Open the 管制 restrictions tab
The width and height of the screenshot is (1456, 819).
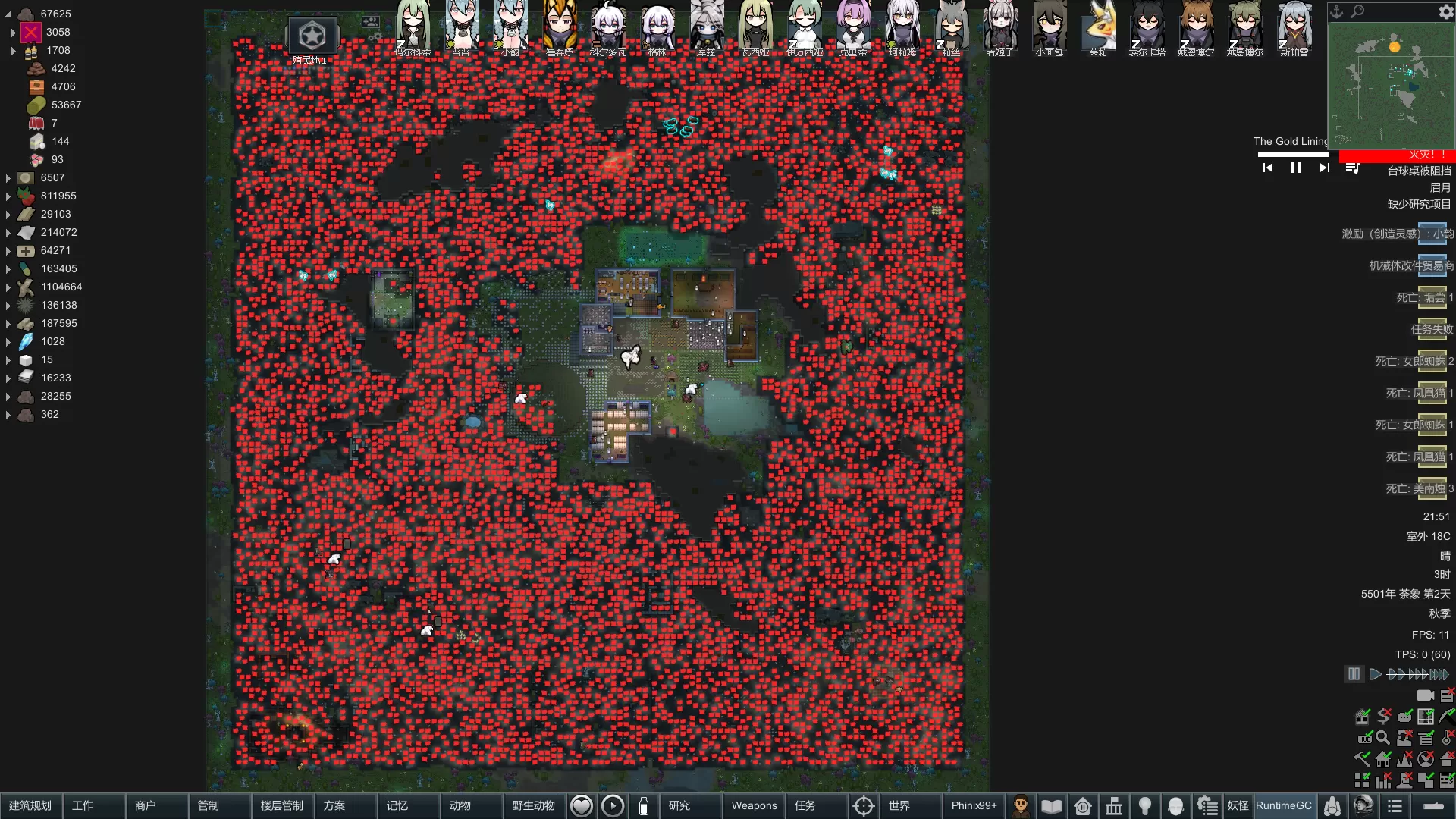(209, 805)
